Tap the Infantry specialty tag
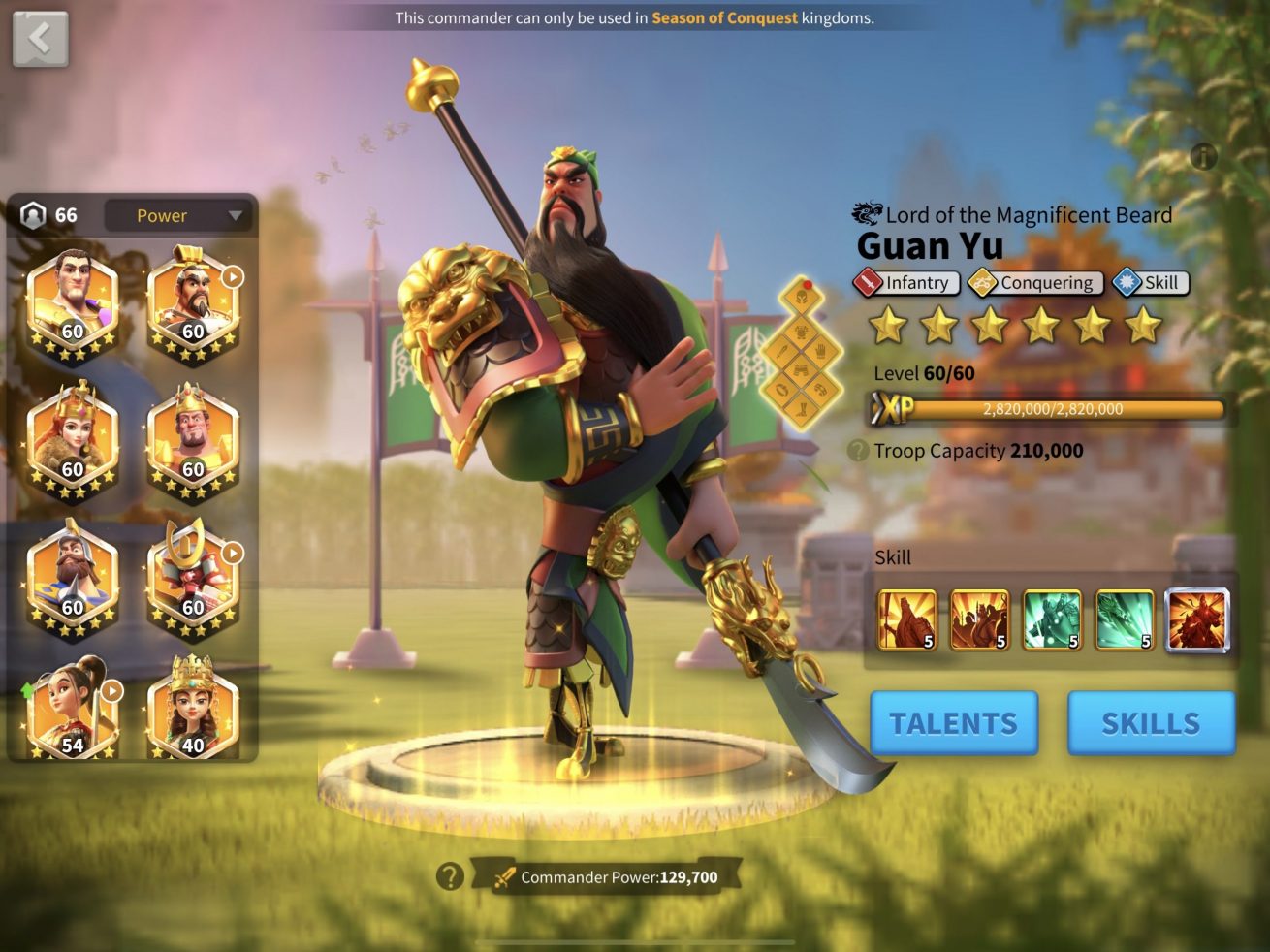This screenshot has width=1270, height=952. click(906, 283)
